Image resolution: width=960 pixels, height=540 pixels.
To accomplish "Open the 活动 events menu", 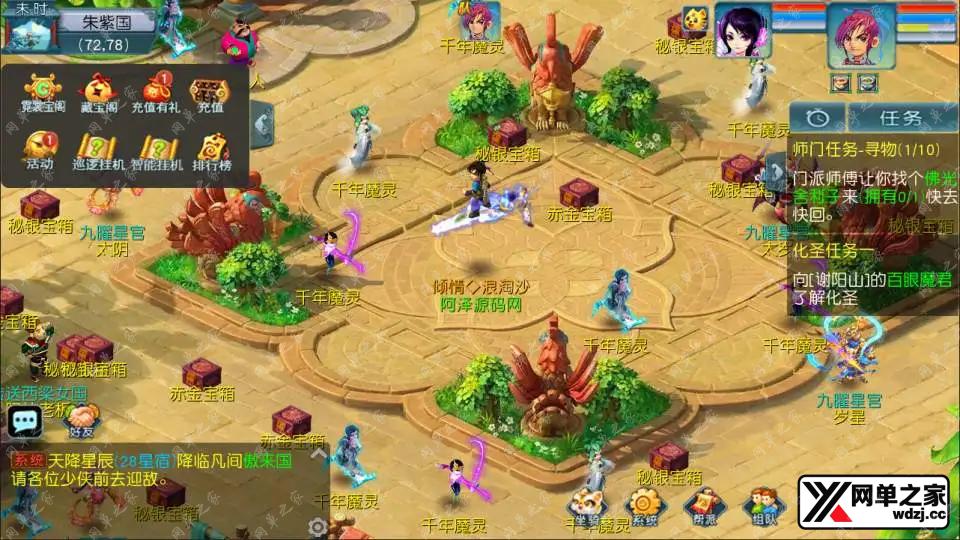I will (40, 152).
